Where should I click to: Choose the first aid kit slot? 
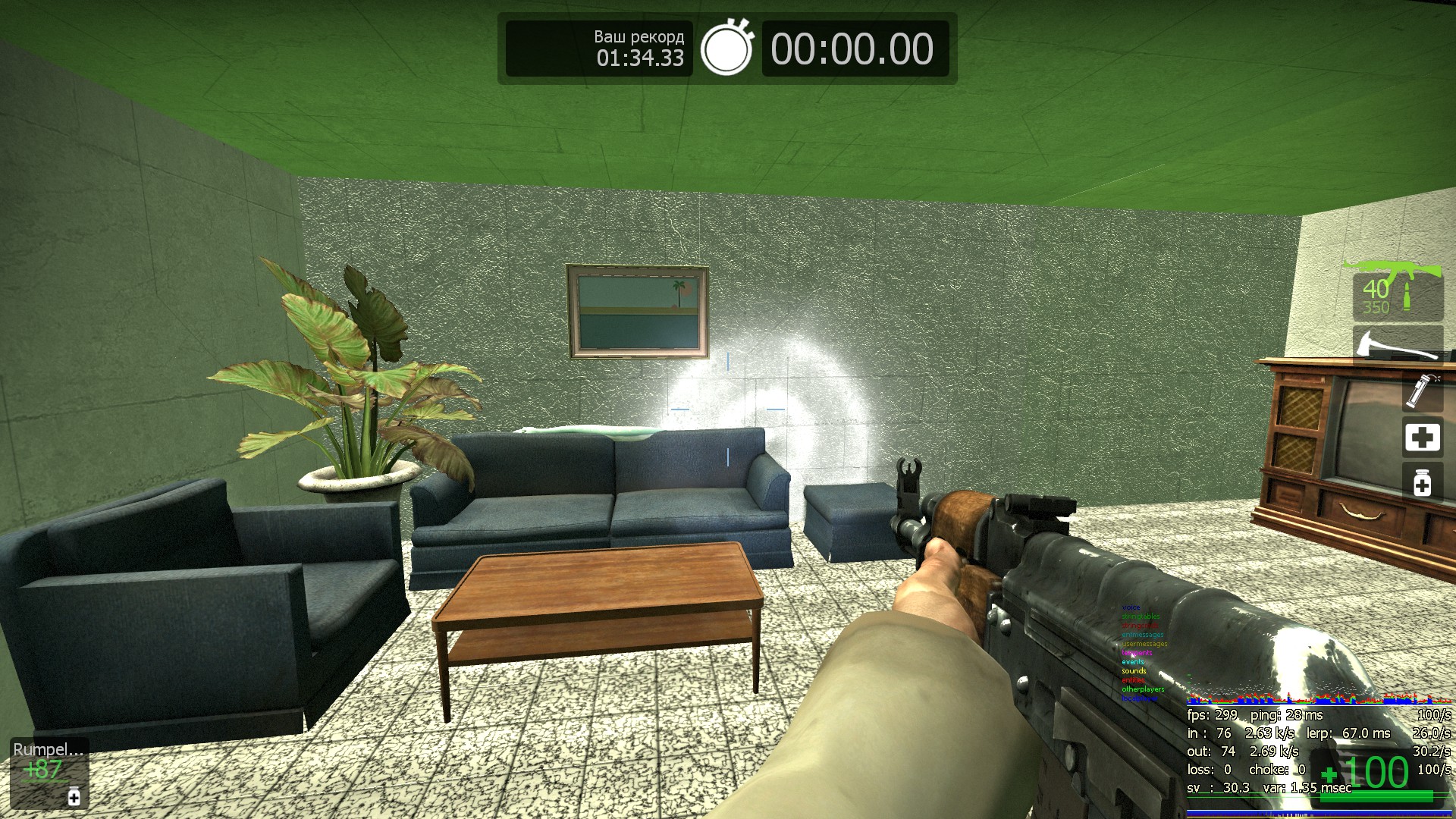point(1422,438)
